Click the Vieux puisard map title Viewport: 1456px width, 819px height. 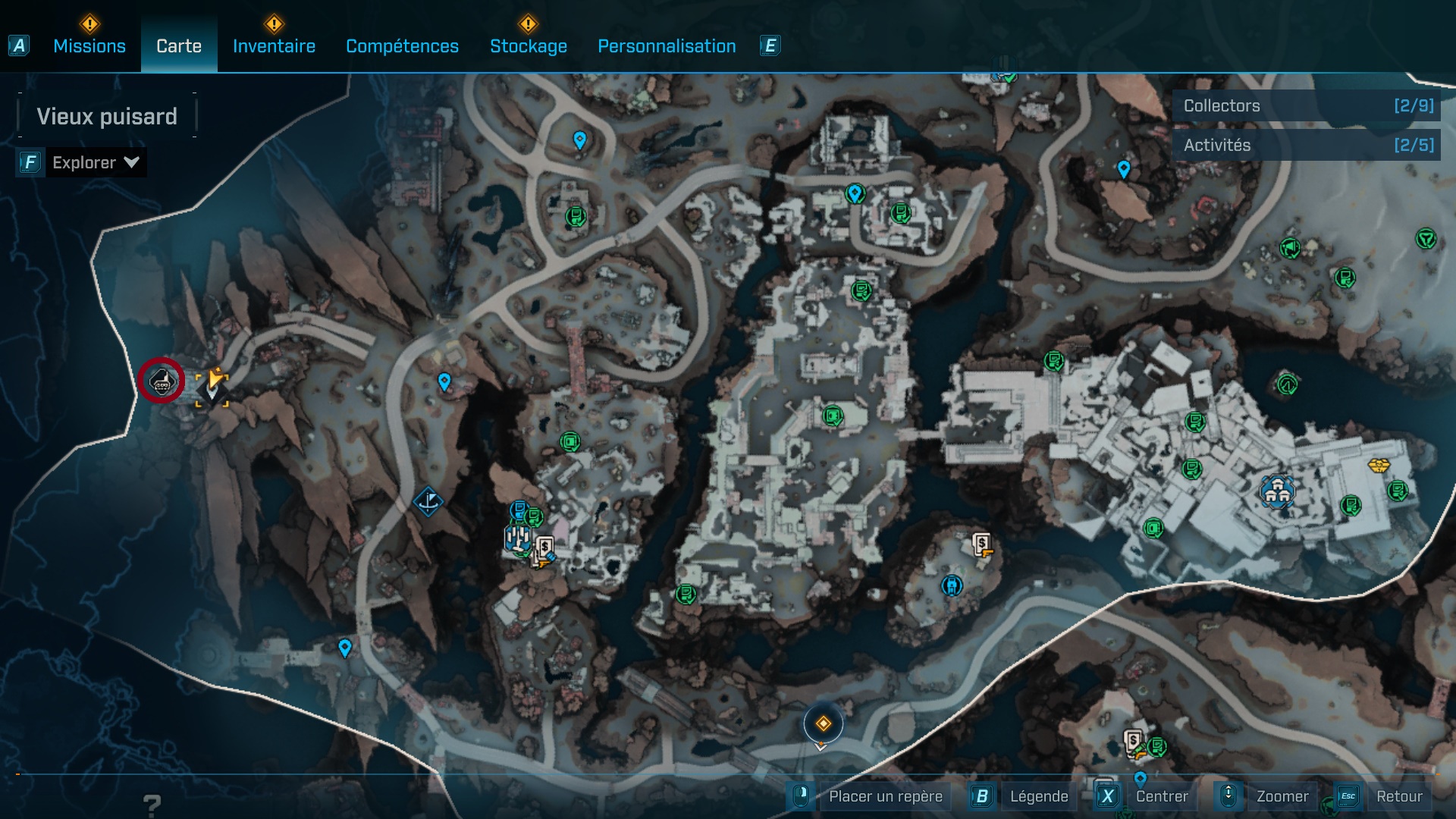106,116
